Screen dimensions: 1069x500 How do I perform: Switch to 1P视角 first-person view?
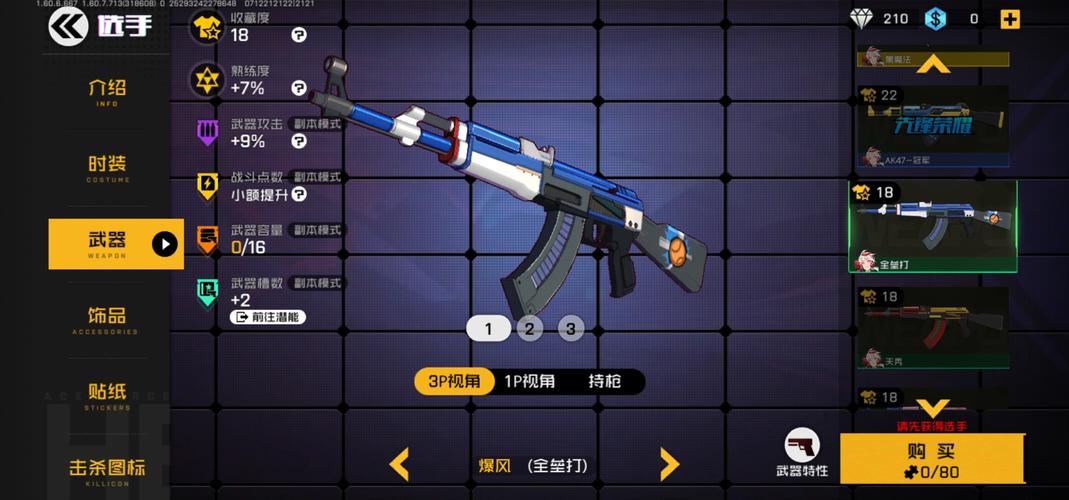[529, 381]
